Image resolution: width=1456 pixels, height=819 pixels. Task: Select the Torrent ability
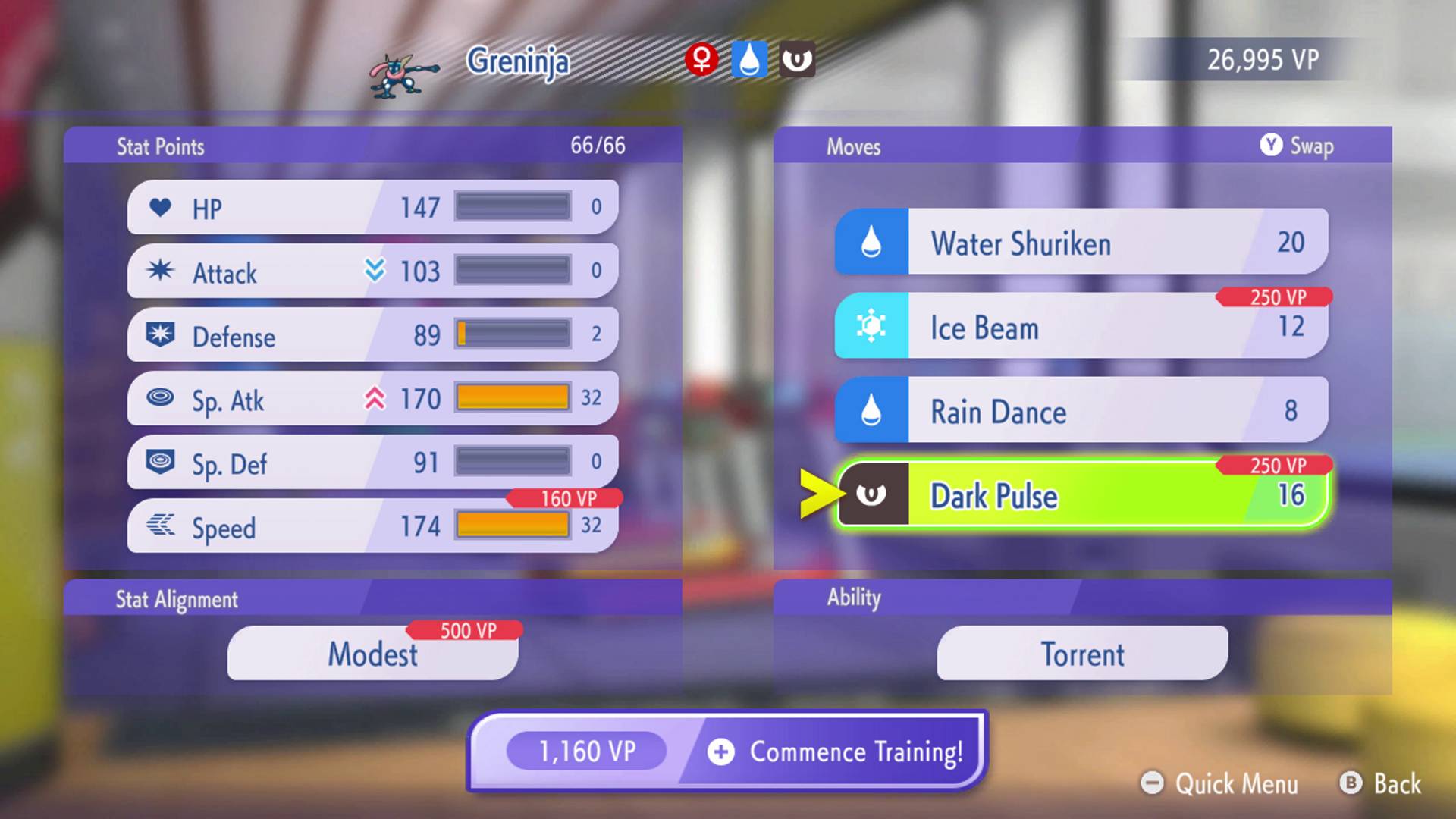point(1081,654)
